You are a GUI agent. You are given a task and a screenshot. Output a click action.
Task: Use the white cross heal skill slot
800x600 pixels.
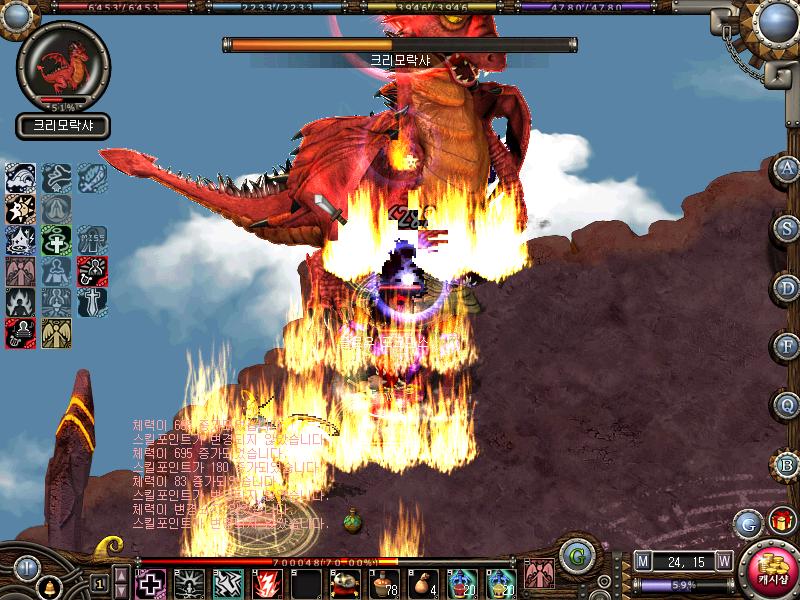[150, 582]
